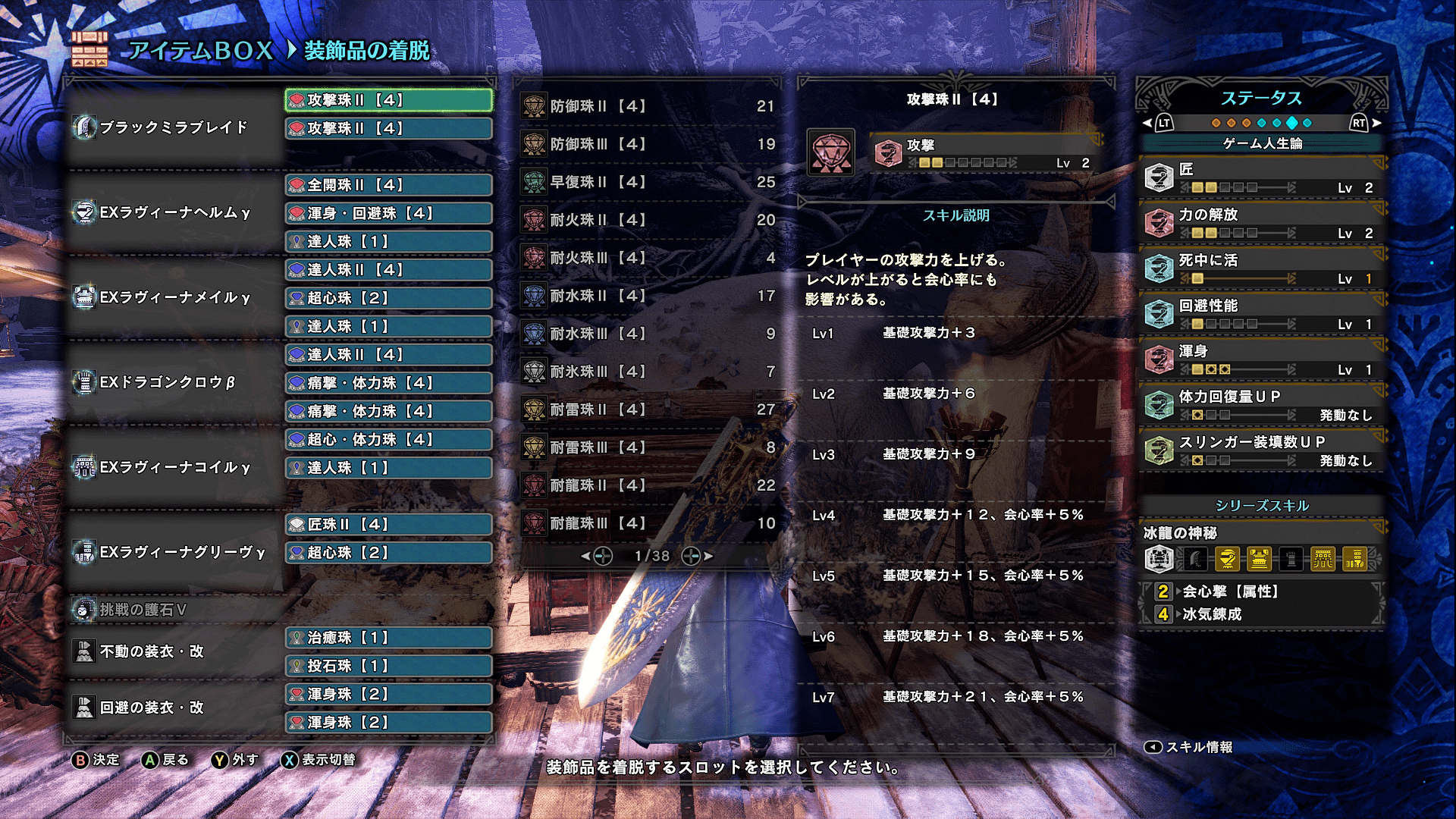Select the 投石珠【1】 slot
1456x819 pixels.
tap(388, 666)
